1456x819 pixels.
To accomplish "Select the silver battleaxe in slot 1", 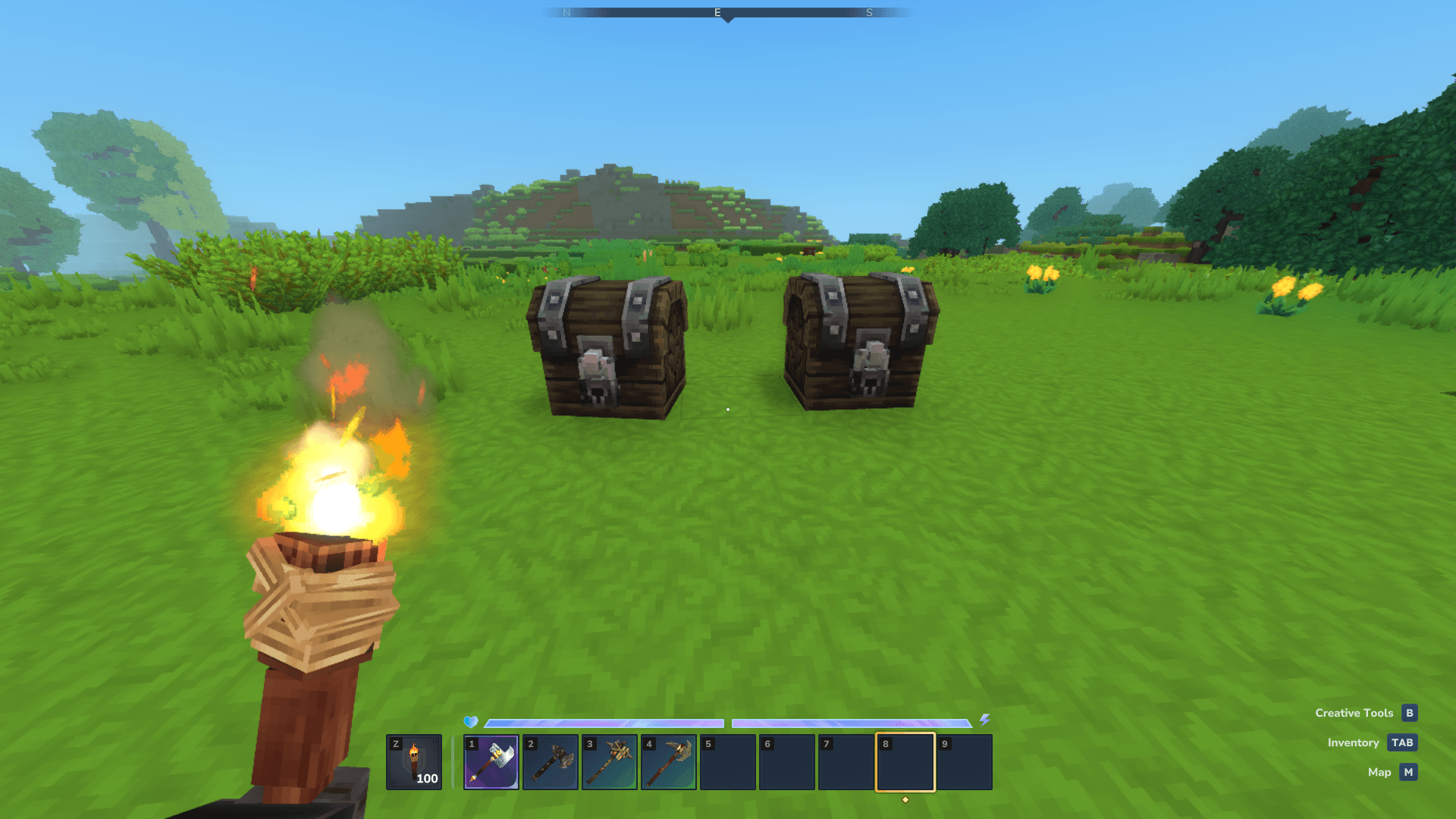I will coord(491,762).
